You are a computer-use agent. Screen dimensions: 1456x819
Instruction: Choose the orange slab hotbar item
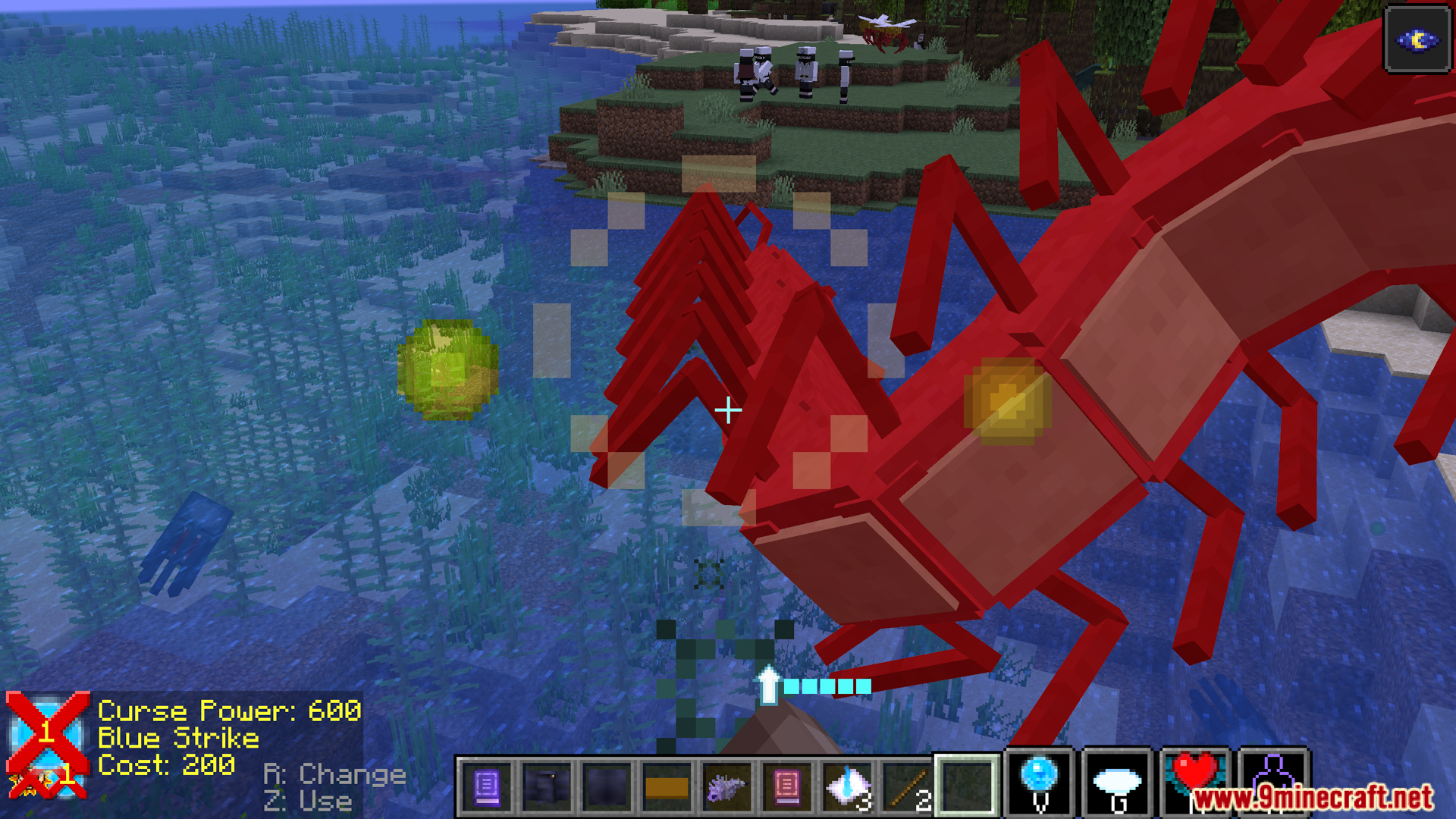coord(667,788)
